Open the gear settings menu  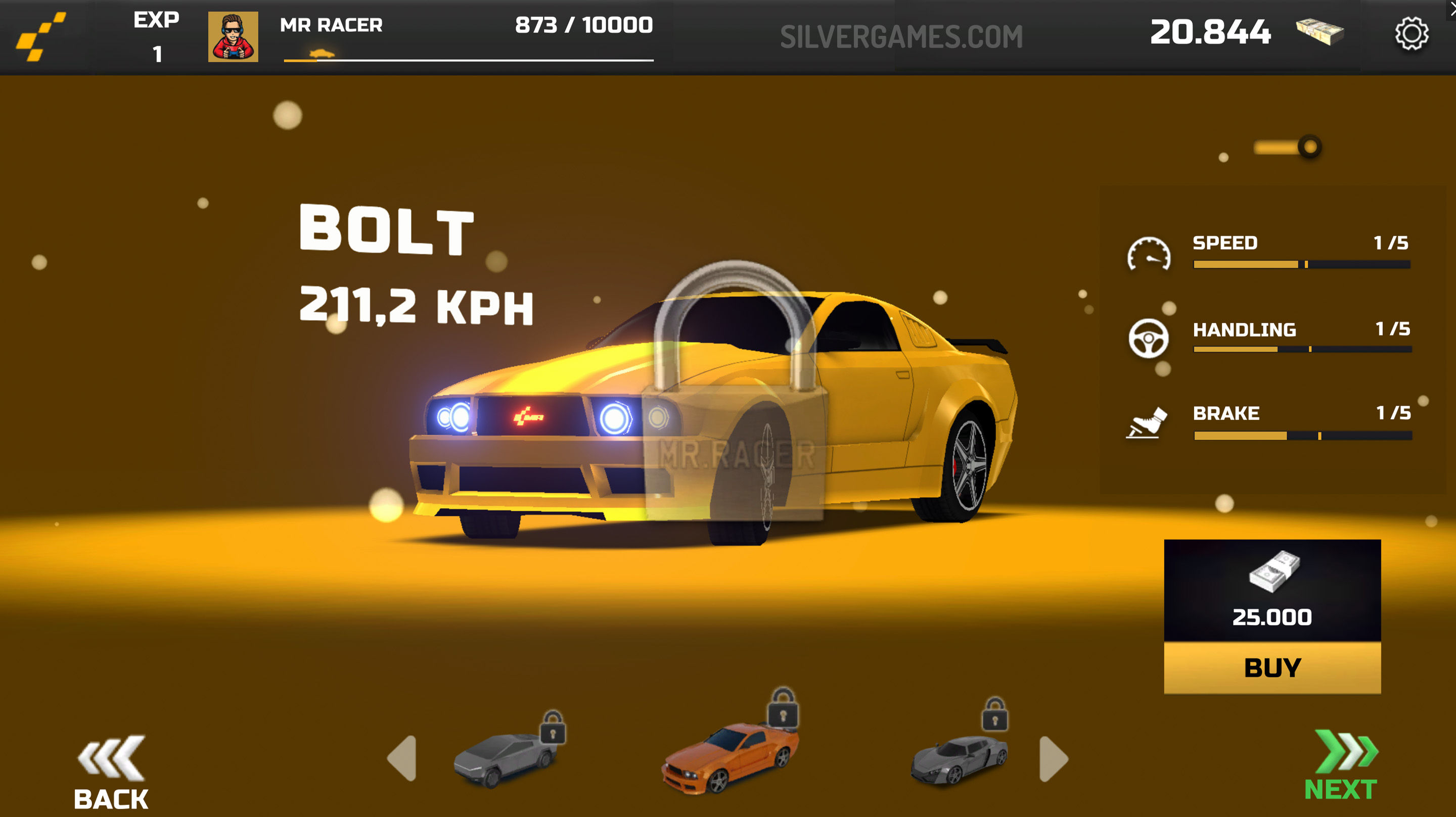coord(1411,34)
